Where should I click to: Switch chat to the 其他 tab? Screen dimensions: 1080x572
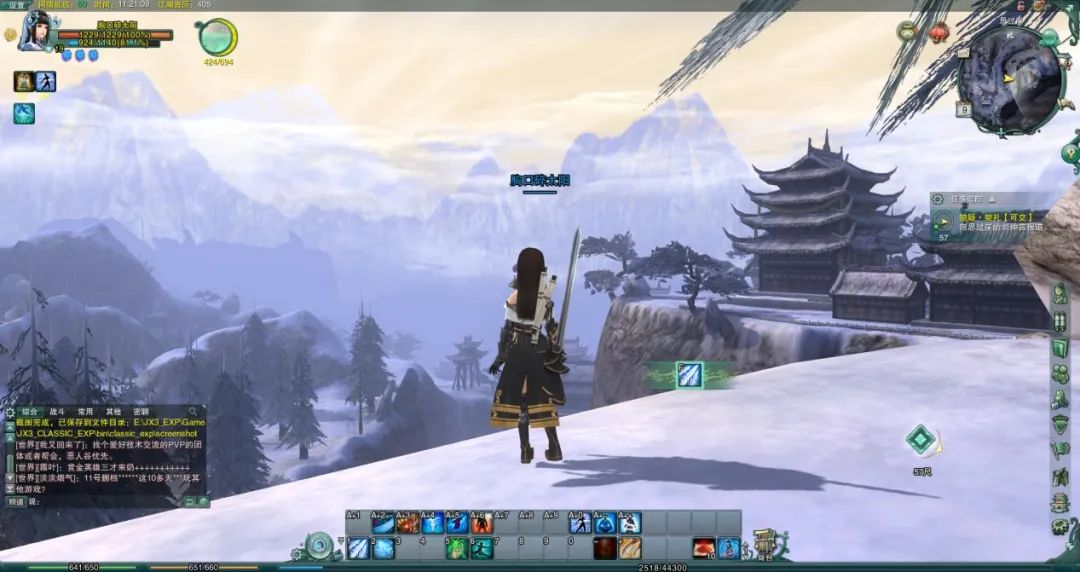tap(114, 411)
